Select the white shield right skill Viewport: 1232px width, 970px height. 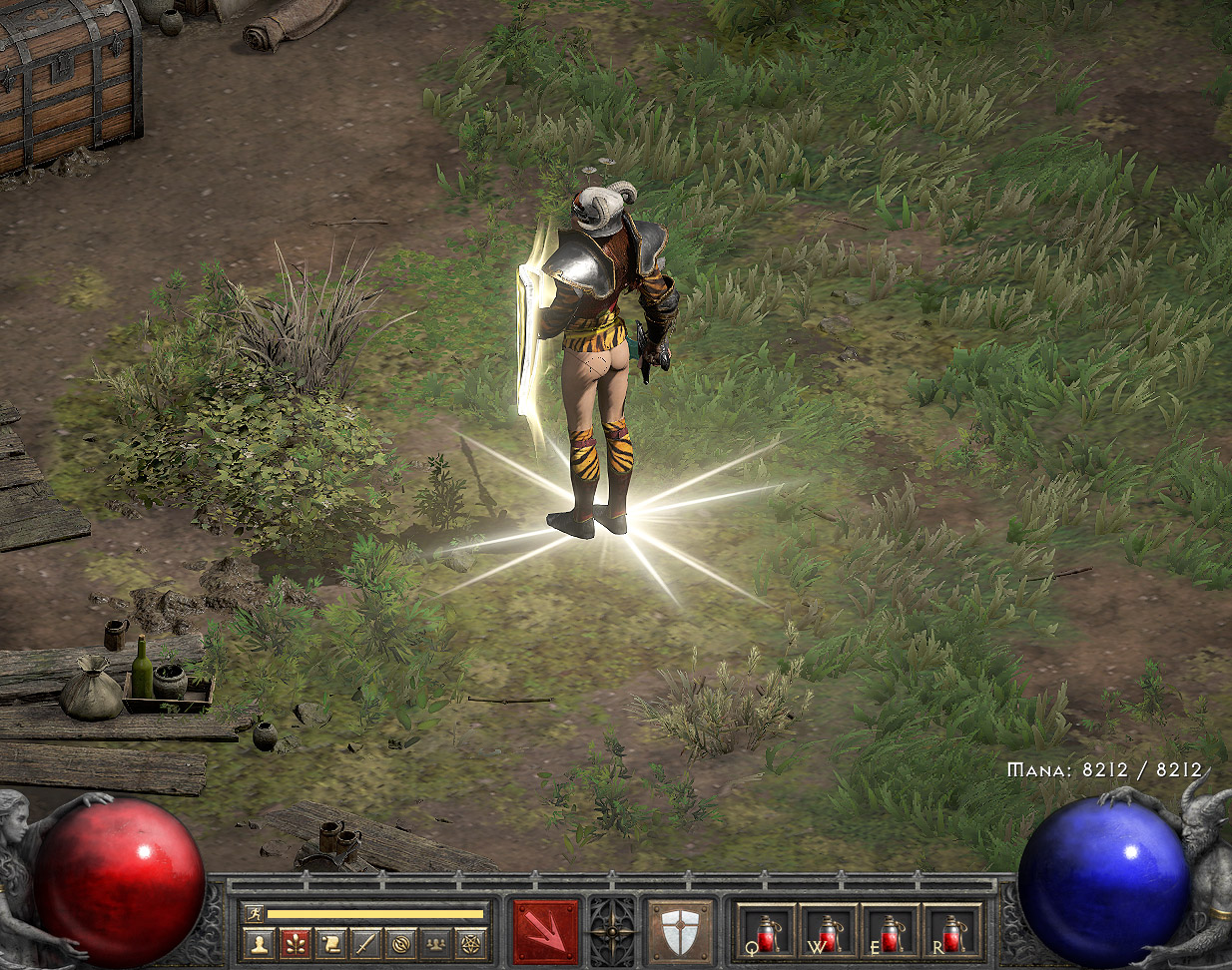[681, 932]
